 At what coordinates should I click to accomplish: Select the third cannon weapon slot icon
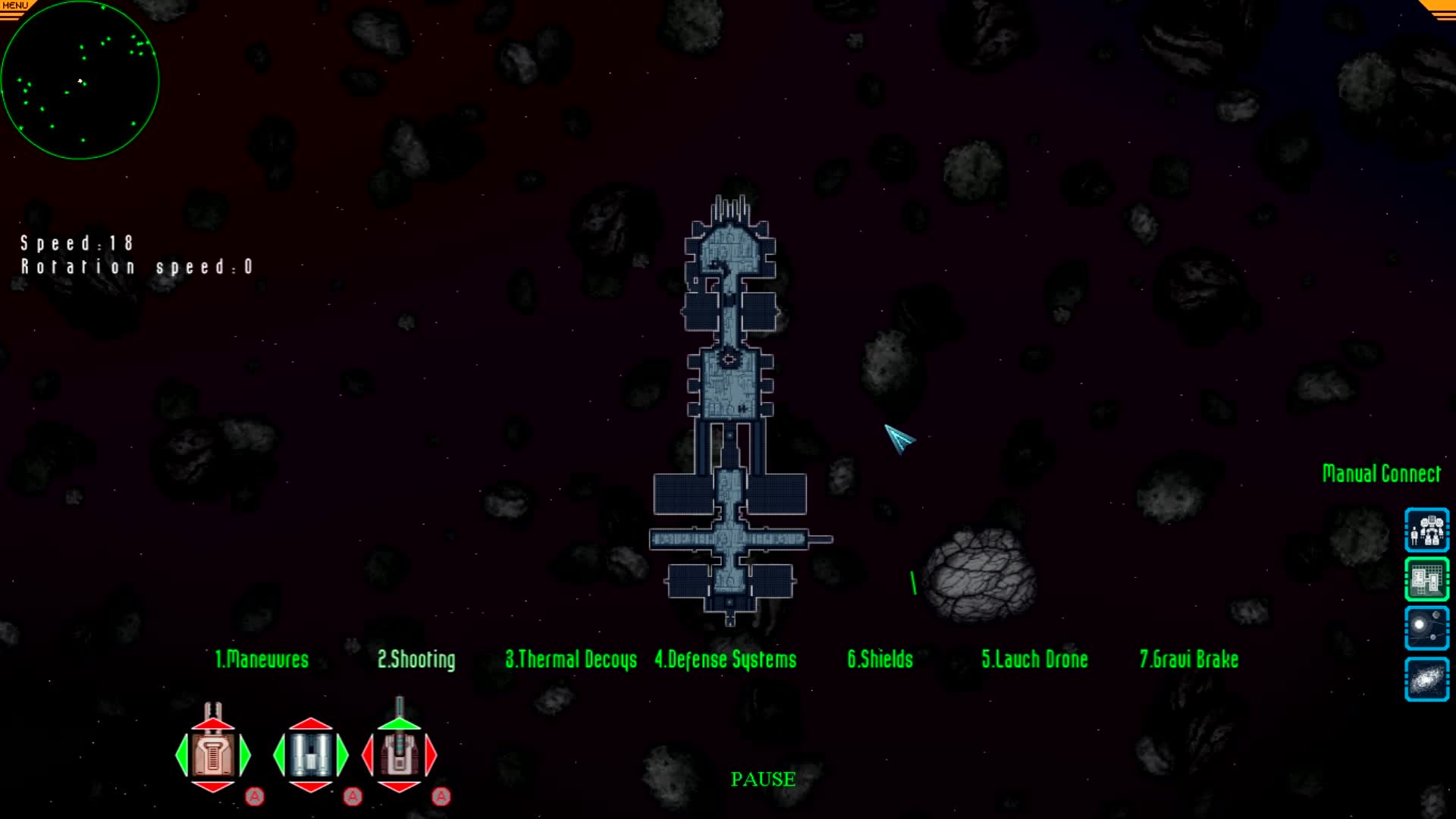pos(400,755)
